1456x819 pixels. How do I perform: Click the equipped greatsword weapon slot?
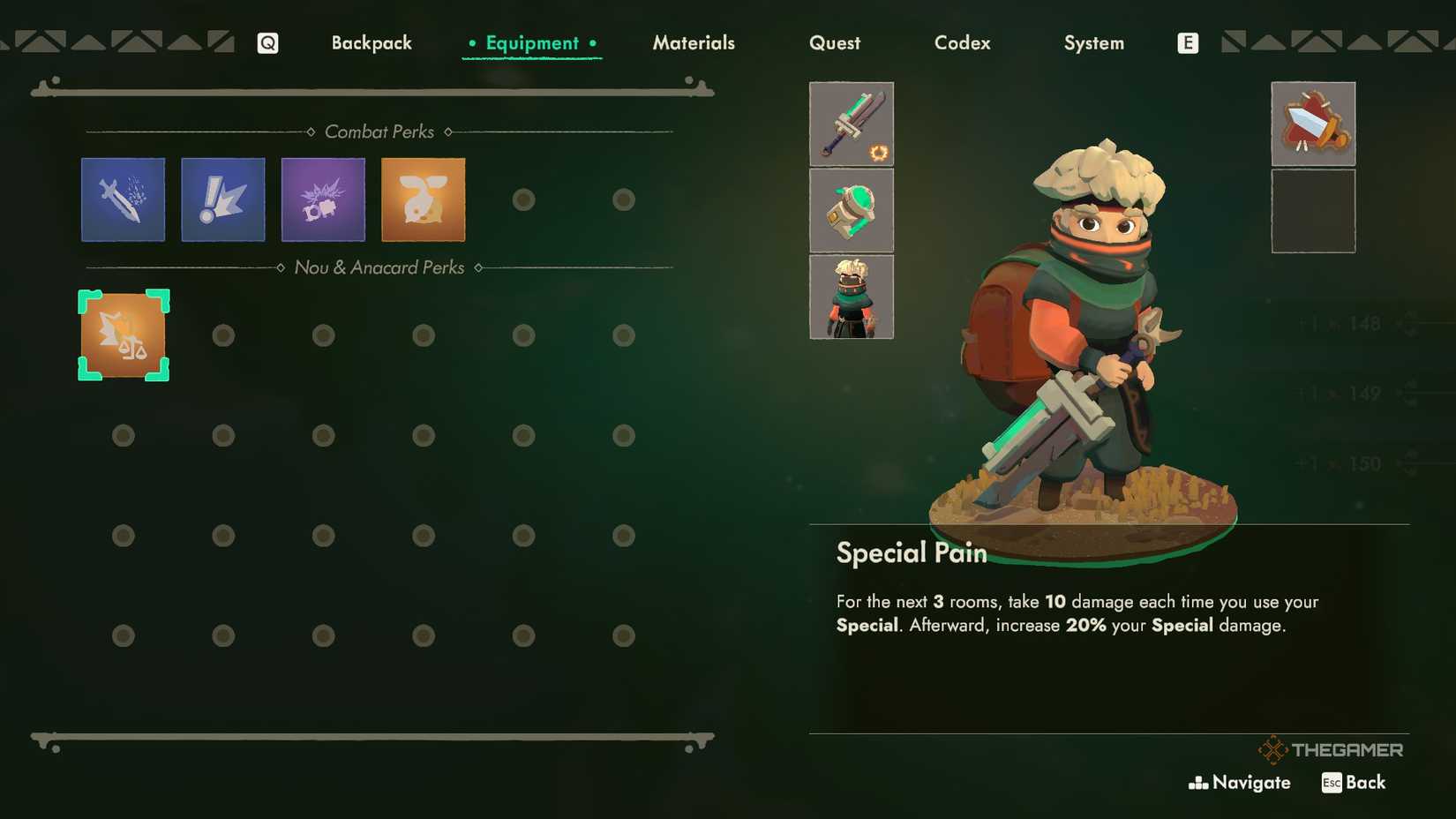(x=851, y=124)
